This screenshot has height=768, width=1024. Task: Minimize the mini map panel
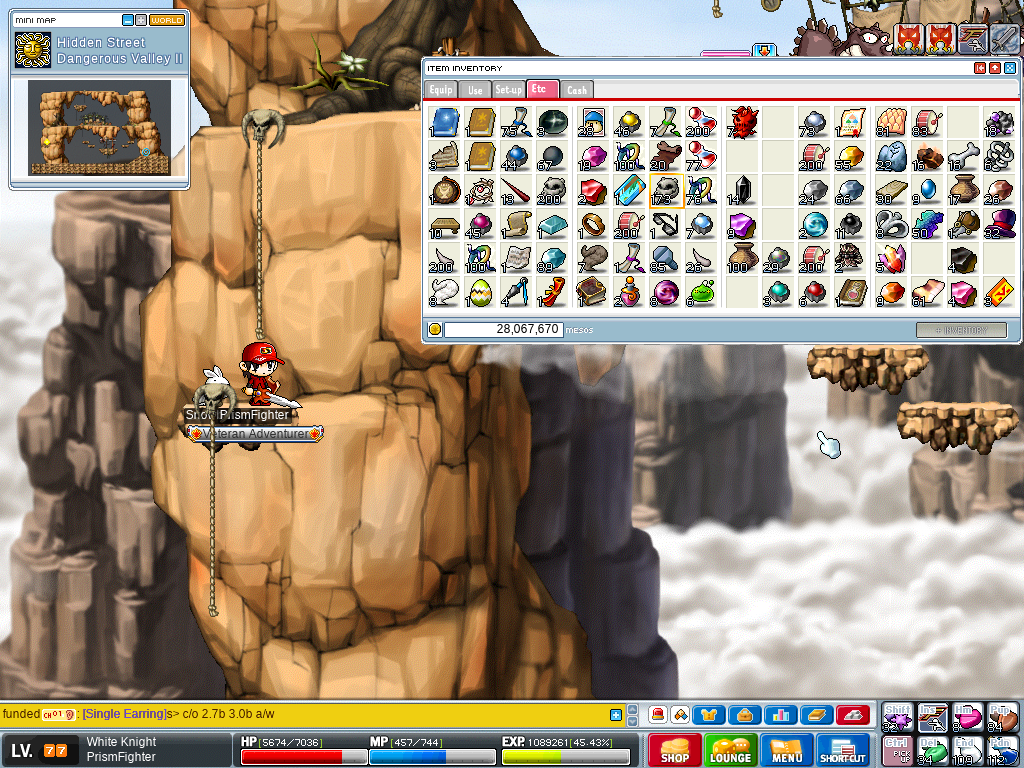(128, 20)
